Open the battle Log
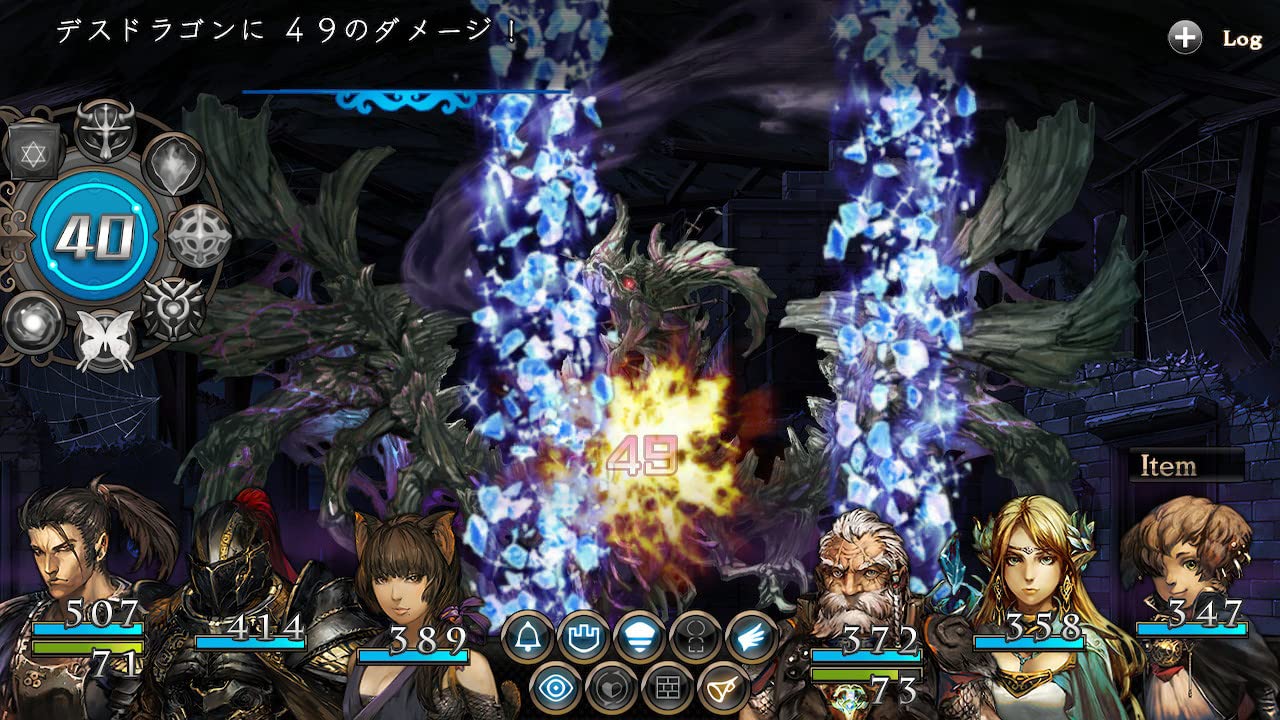The image size is (1280, 720). point(1216,39)
